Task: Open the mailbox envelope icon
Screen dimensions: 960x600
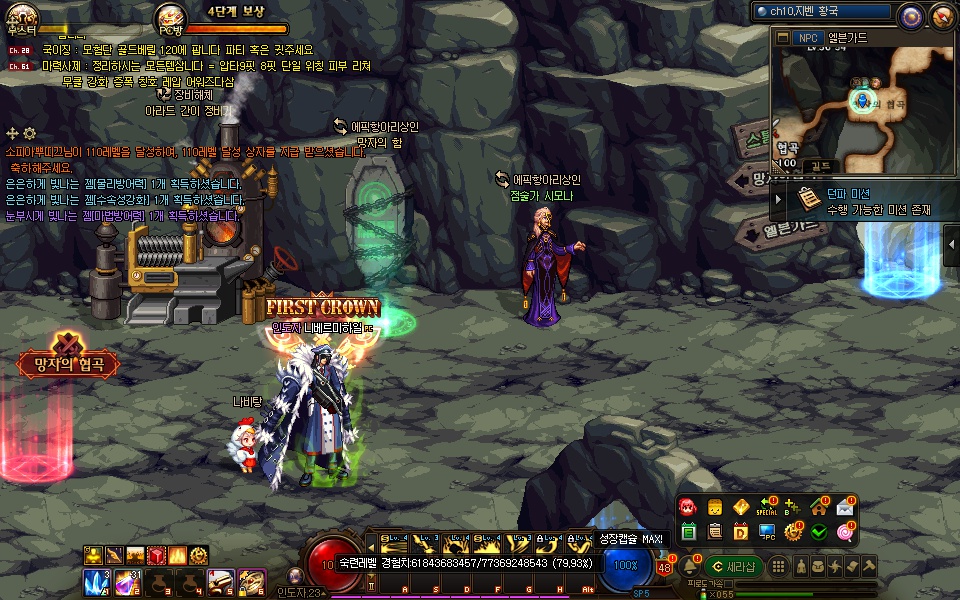Action: (x=845, y=508)
